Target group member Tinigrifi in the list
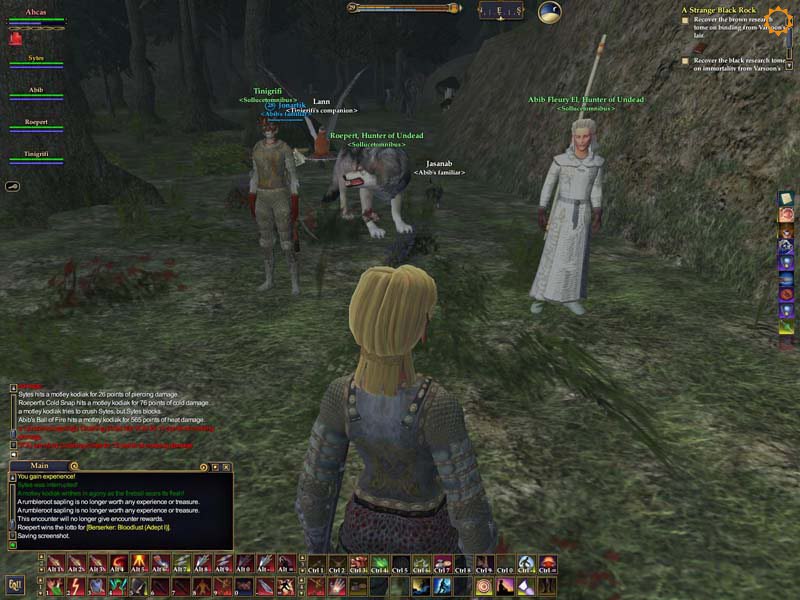This screenshot has height=600, width=800. point(36,154)
